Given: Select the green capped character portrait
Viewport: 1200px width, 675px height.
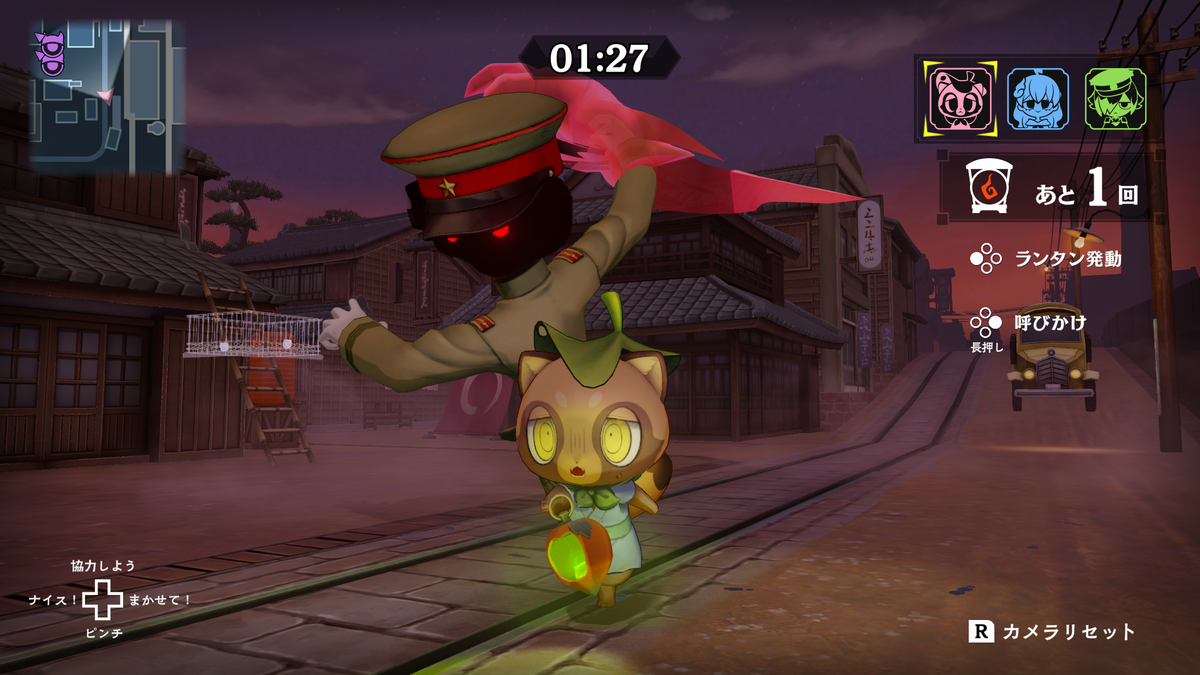Looking at the screenshot, I should (1115, 98).
